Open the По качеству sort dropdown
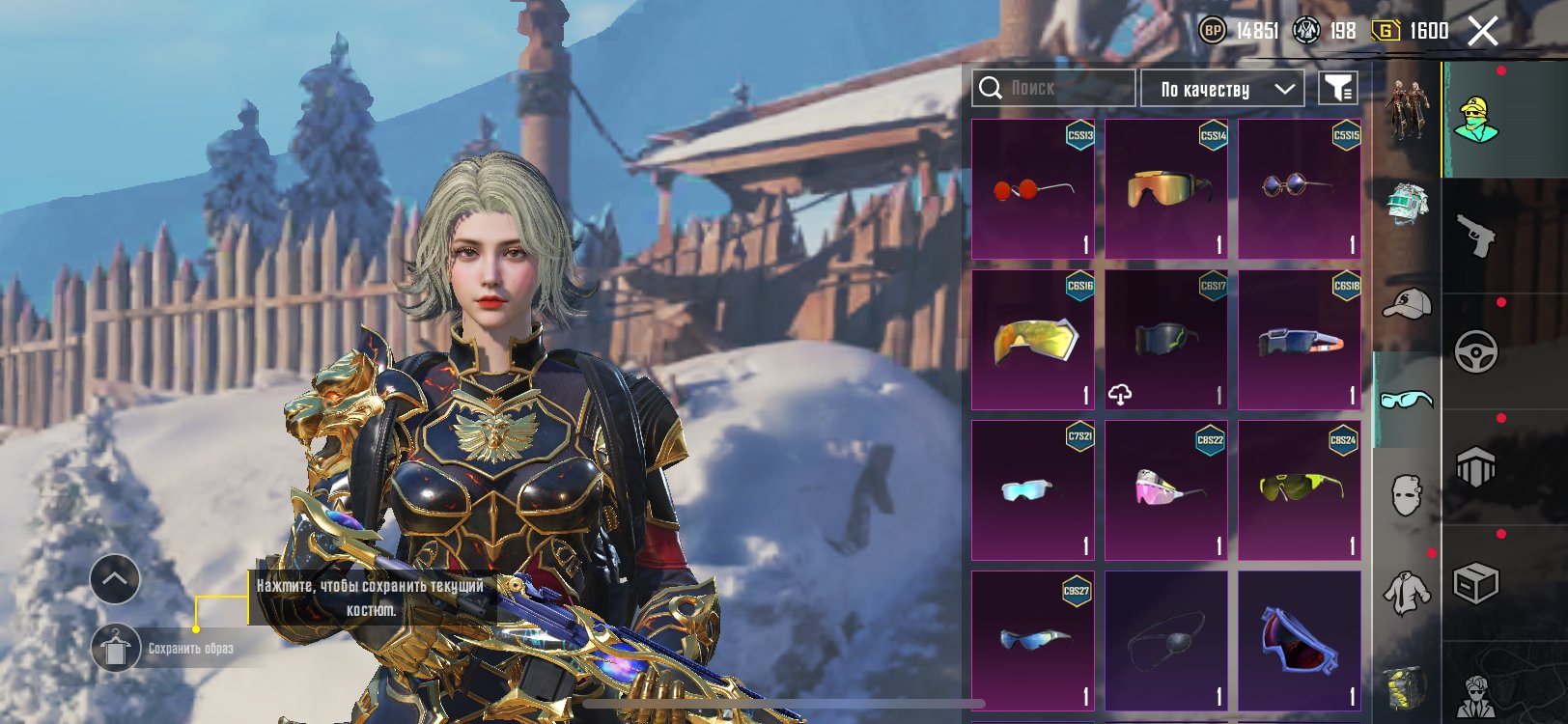This screenshot has height=724, width=1568. tap(1222, 89)
